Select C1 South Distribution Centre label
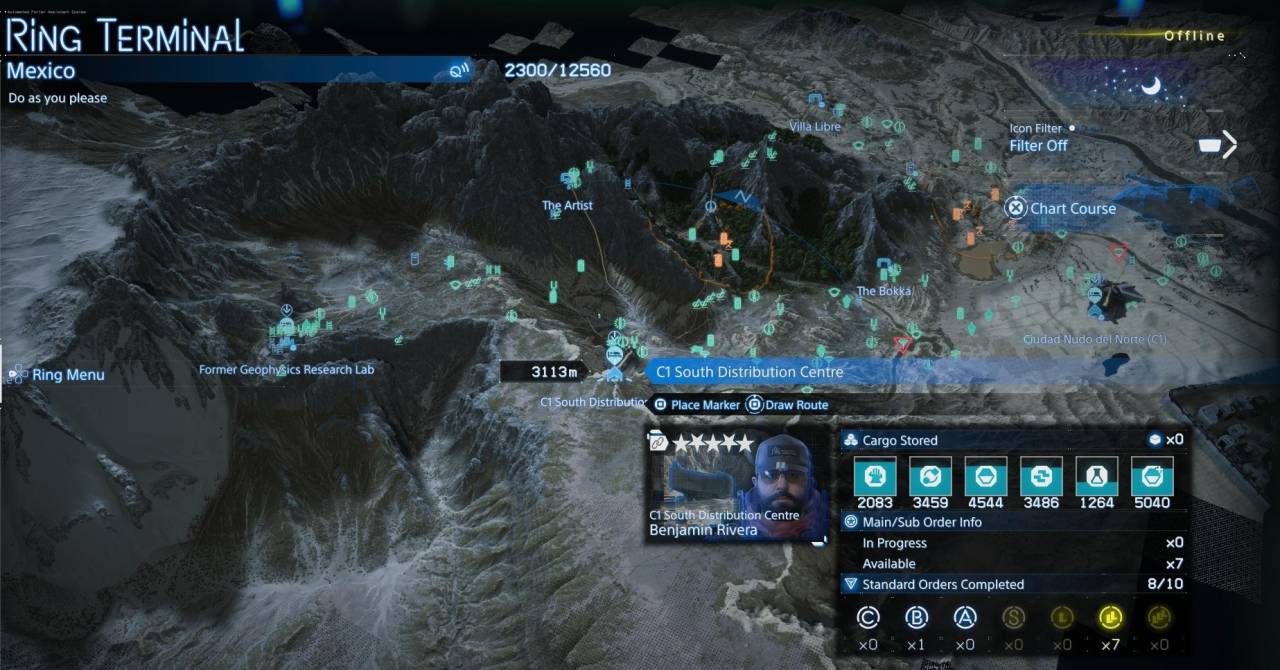This screenshot has height=670, width=1280. 747,372
